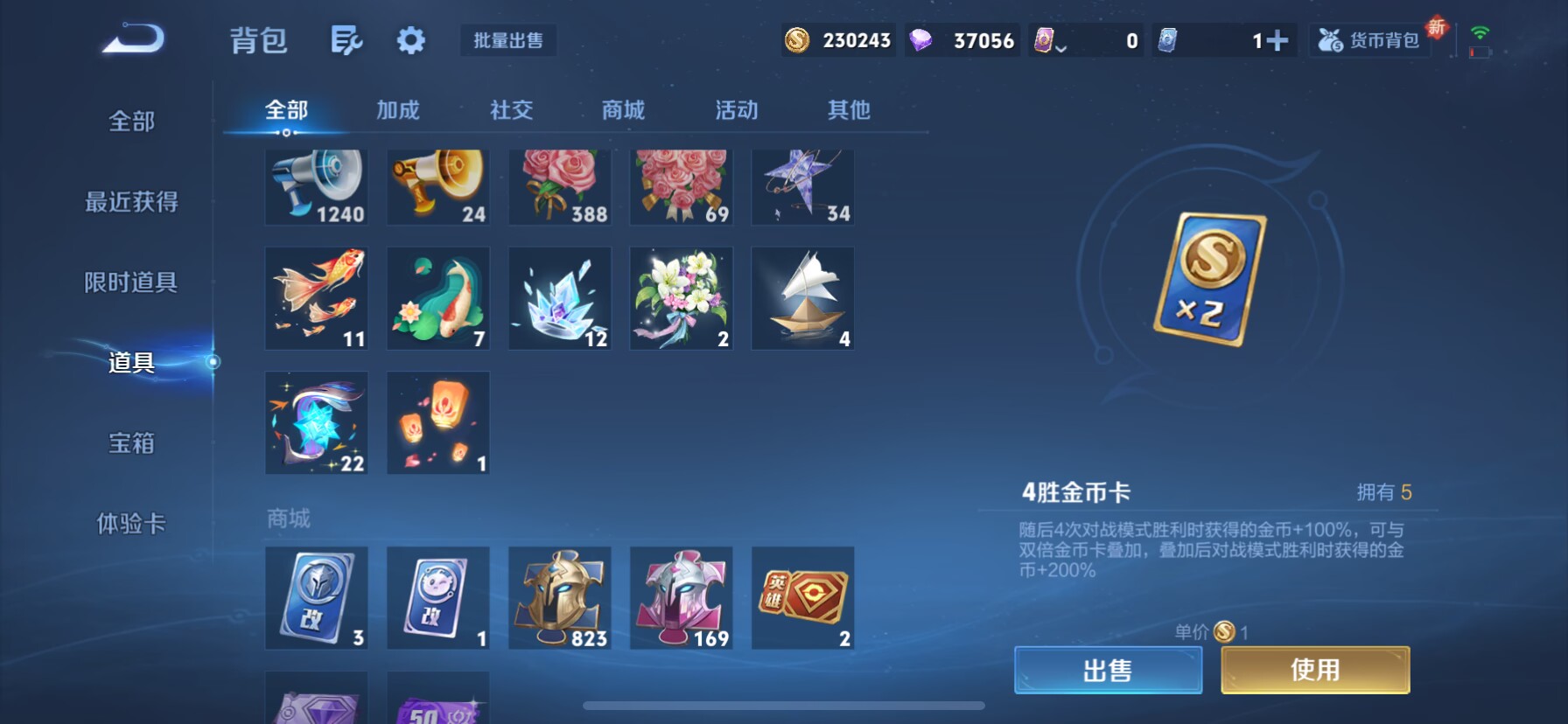The width and height of the screenshot is (1568, 724).
Task: Open the 货币背包 currency bag
Action: pos(1368,39)
